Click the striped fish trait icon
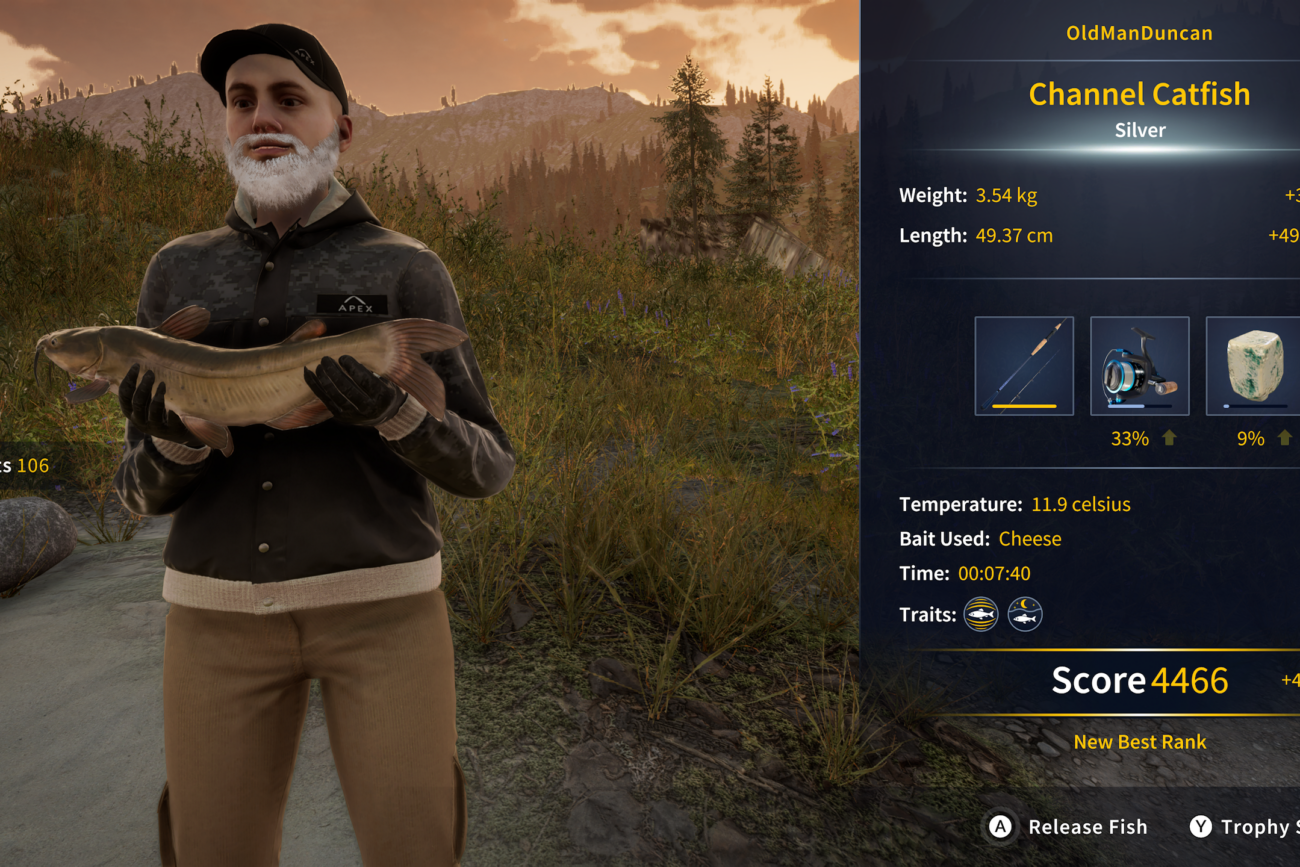 point(980,614)
